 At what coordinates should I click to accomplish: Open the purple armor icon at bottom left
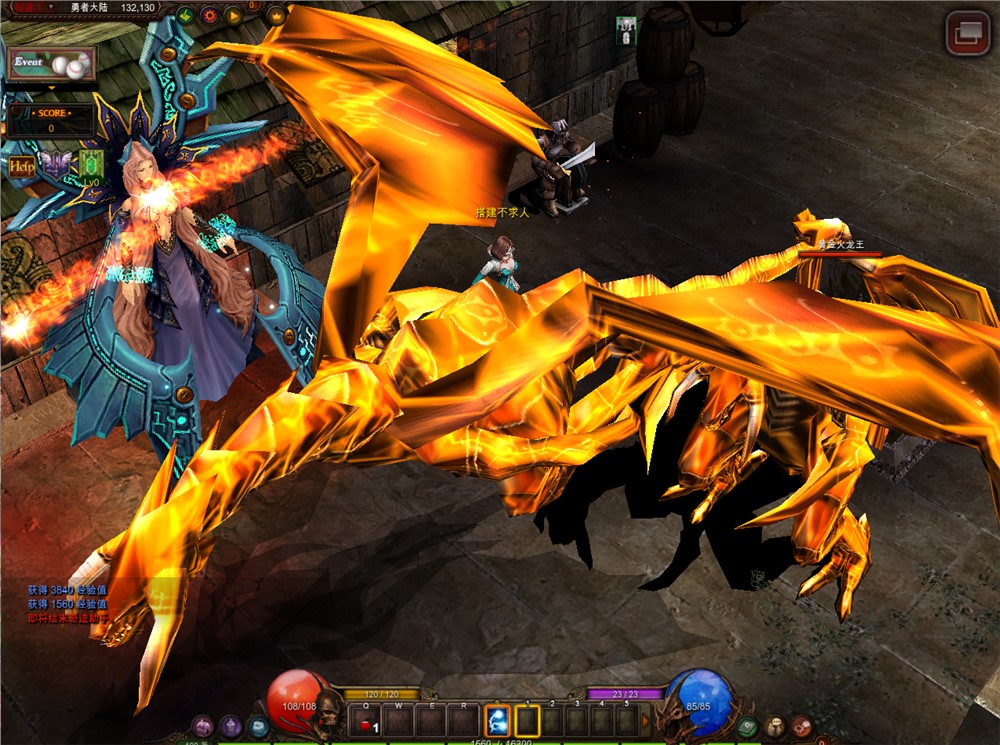tap(231, 727)
